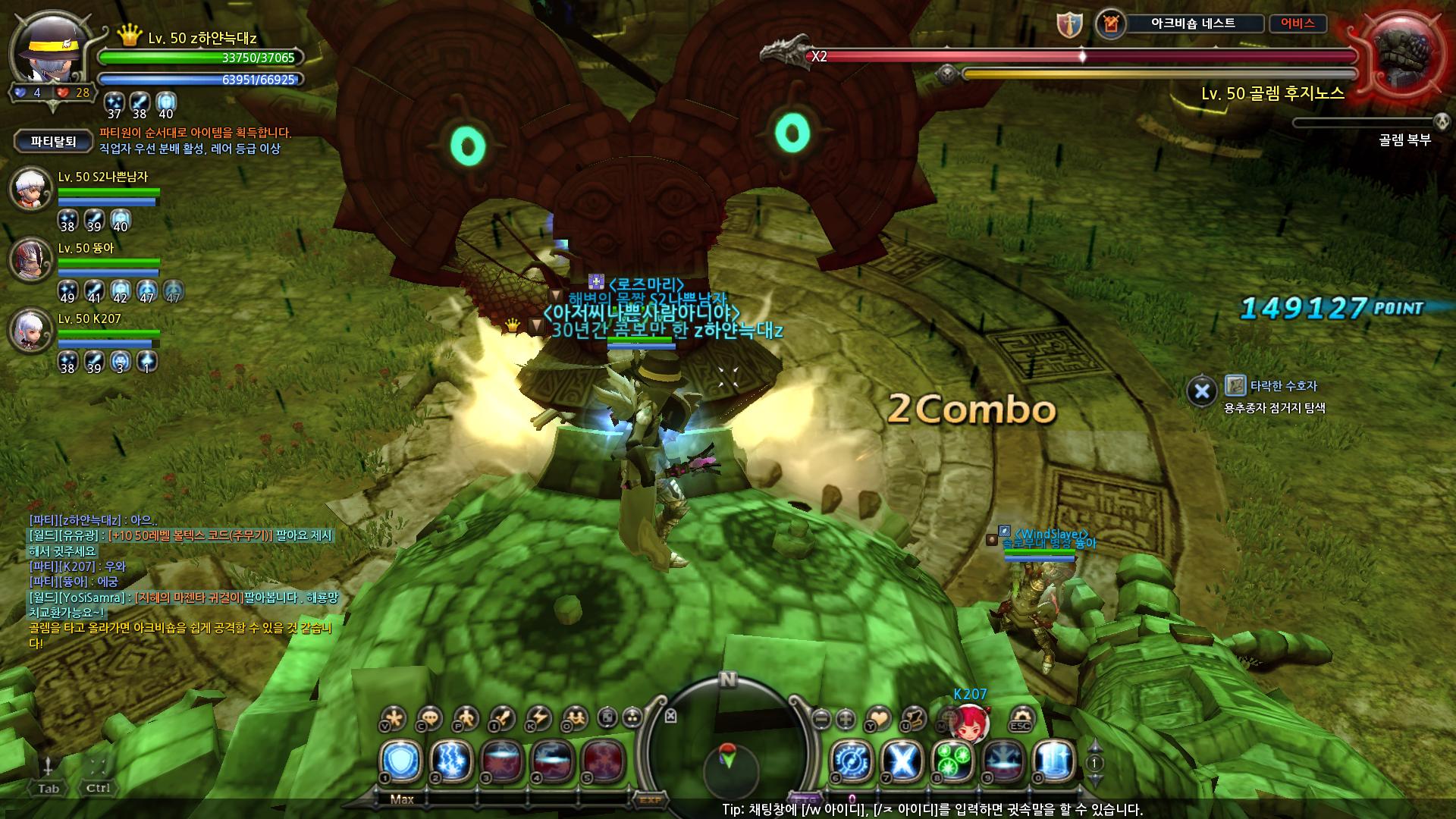Open the skills menu with lightning icon
The width and height of the screenshot is (1456, 819).
click(x=539, y=717)
